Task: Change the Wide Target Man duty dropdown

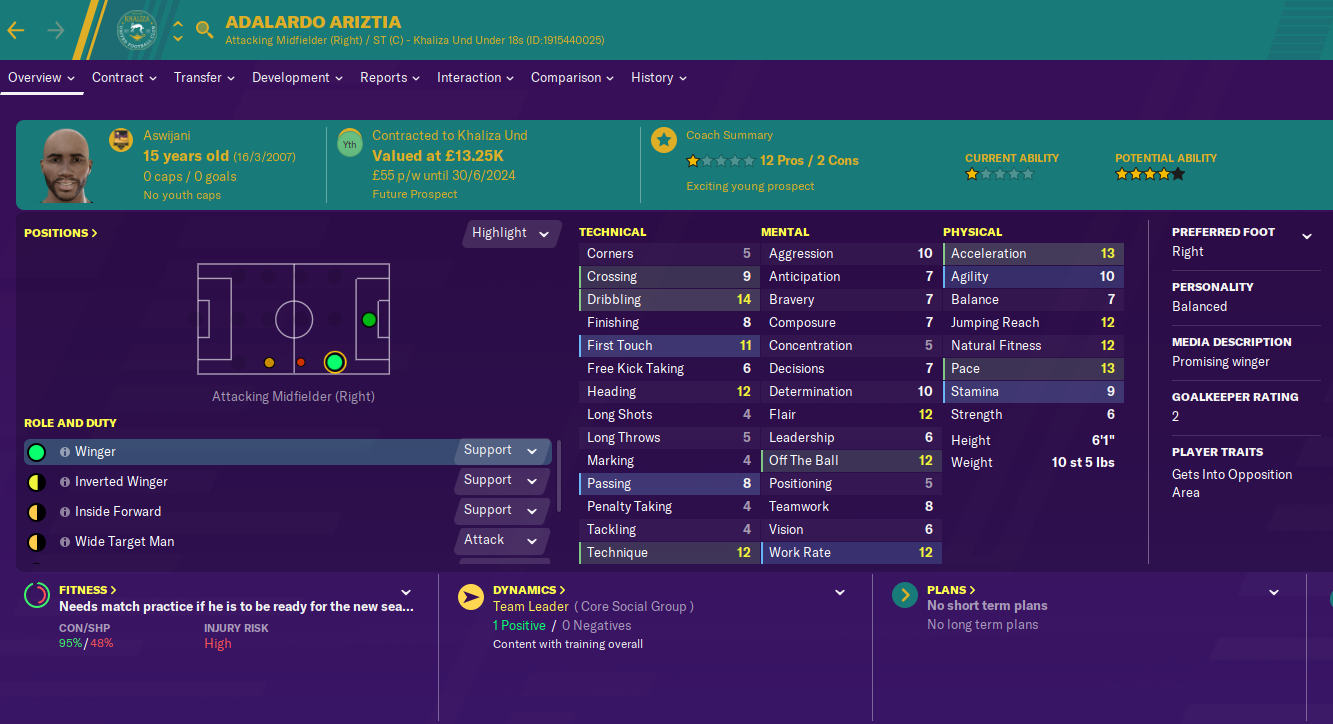Action: pyautogui.click(x=506, y=541)
